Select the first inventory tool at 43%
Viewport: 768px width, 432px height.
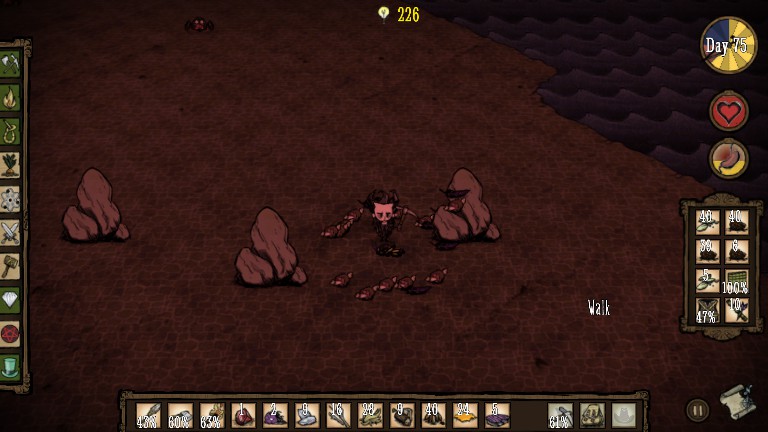(147, 415)
